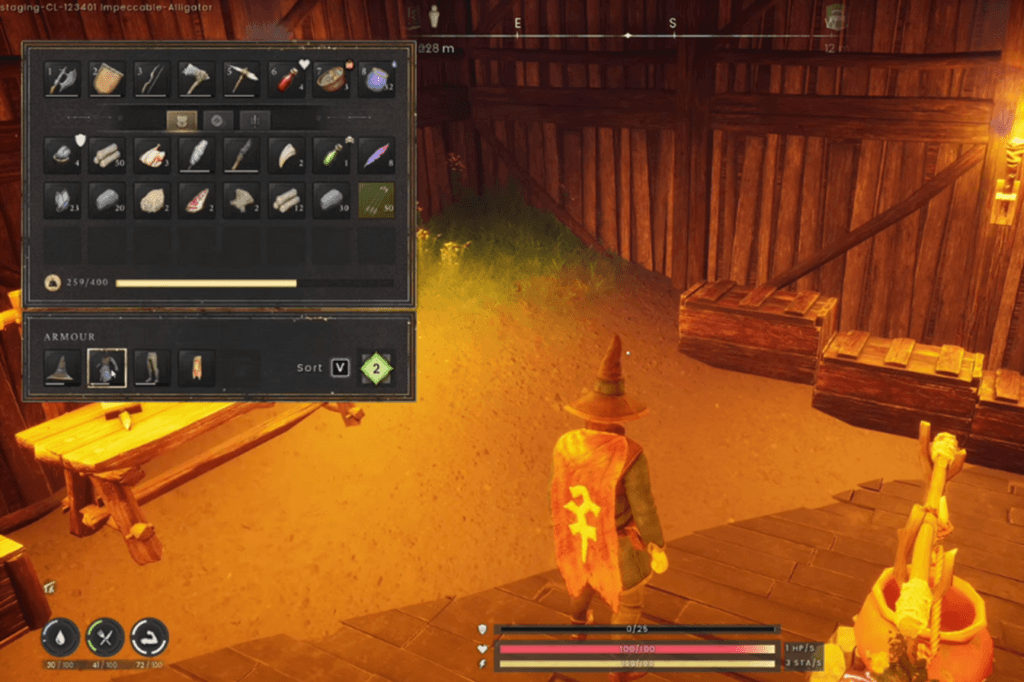
Task: Use the red health potion in slot 6
Action: [x=286, y=79]
